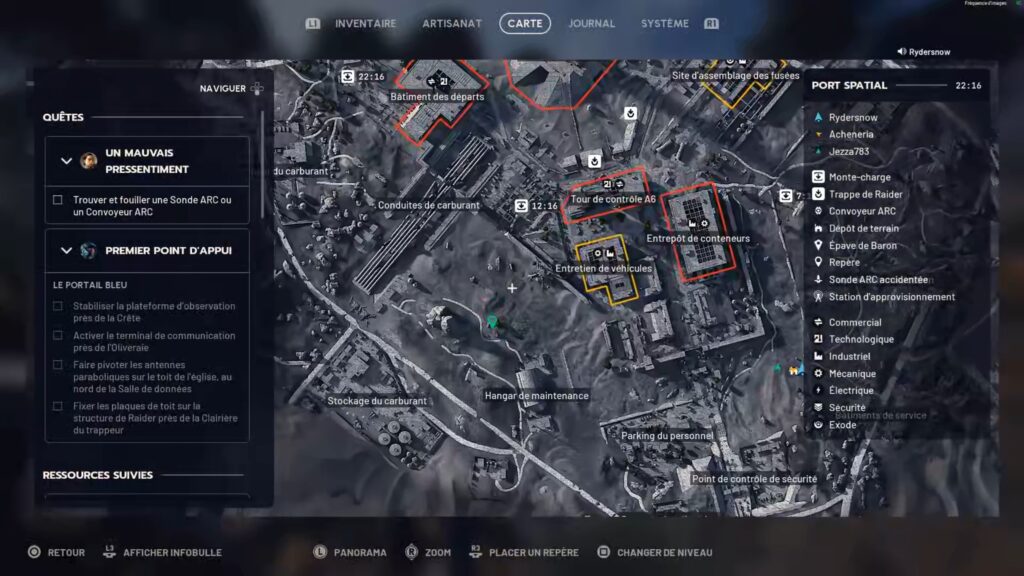Mark the Fixer les plaques de toit objective
The image size is (1024, 576).
tap(58, 406)
